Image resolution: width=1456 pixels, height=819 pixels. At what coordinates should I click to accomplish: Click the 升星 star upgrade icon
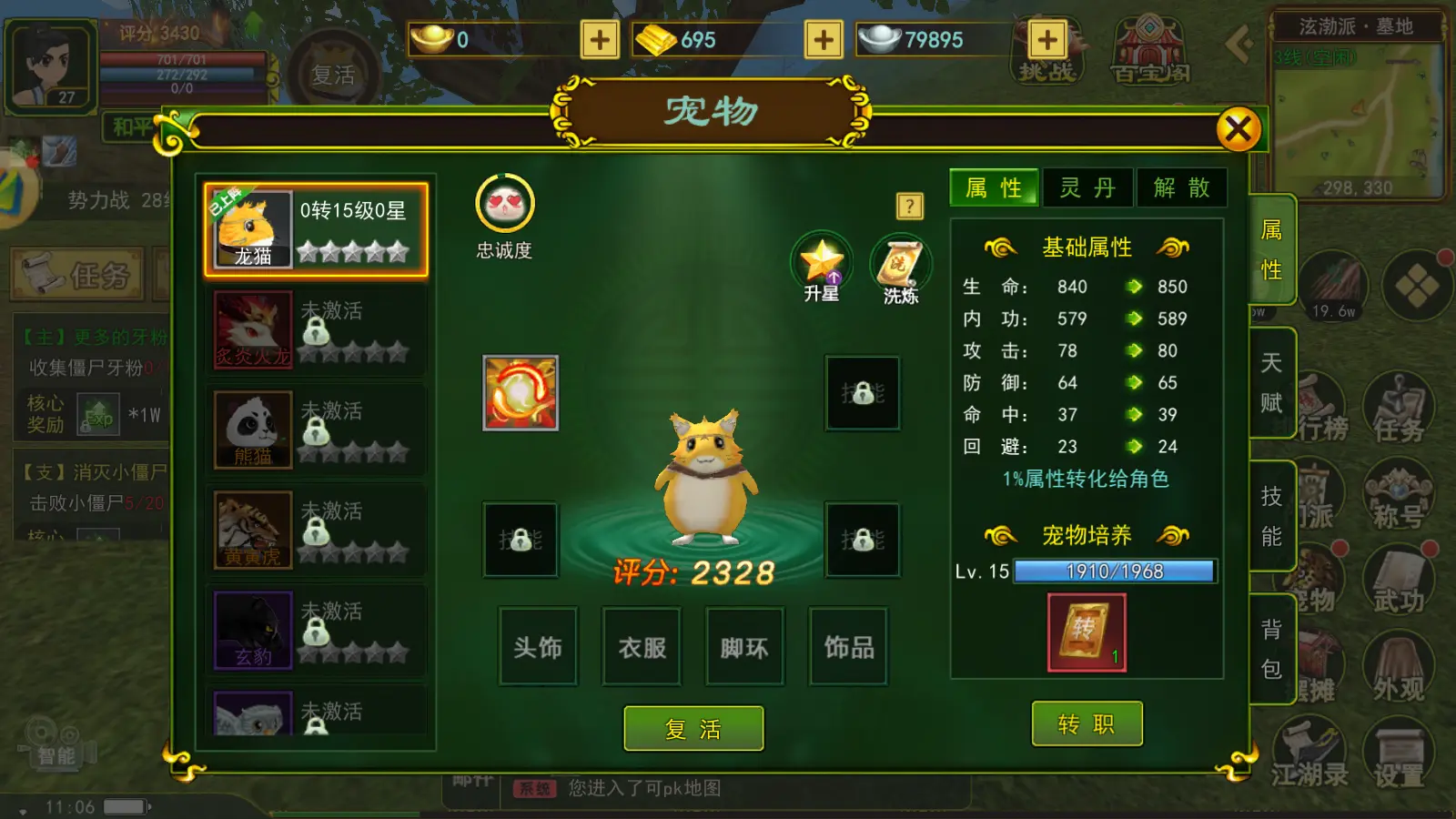[x=821, y=264]
